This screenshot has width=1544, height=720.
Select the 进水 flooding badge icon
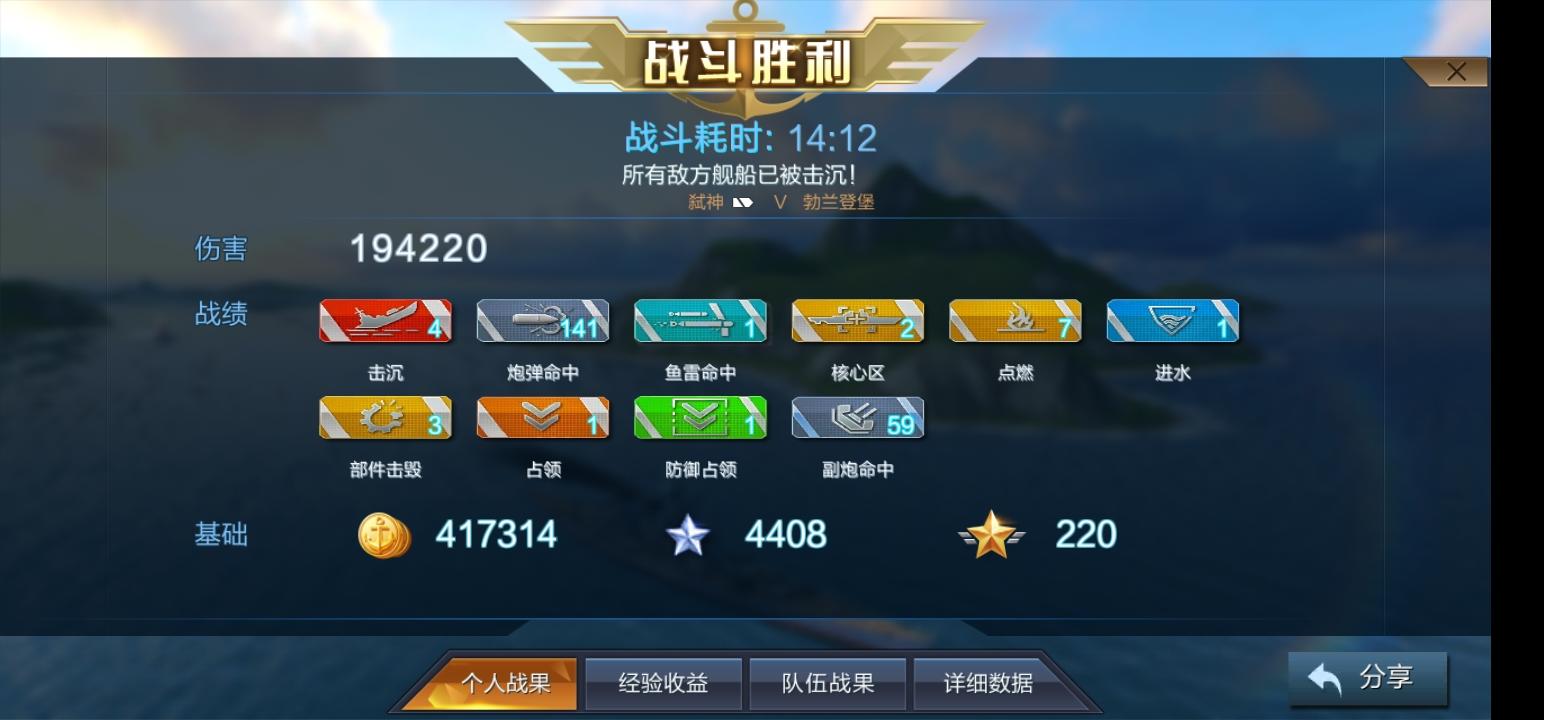pos(1174,321)
